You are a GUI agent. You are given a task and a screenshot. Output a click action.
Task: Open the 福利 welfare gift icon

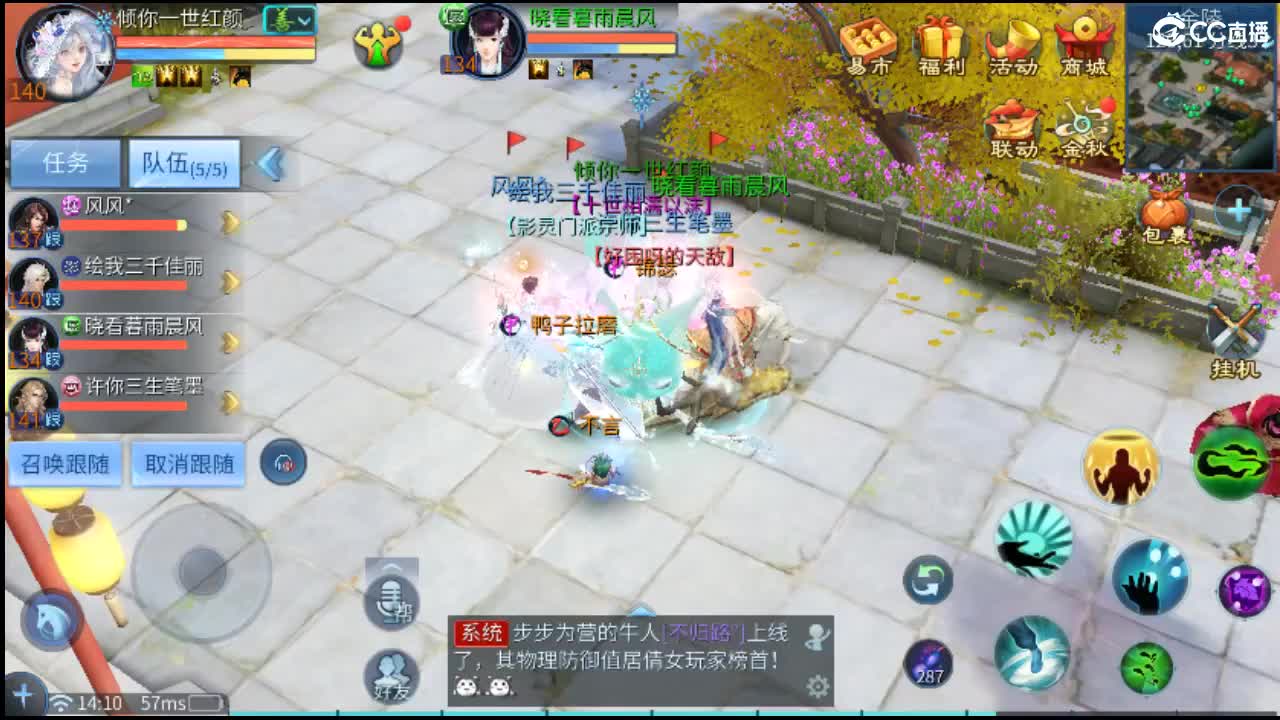pyautogui.click(x=938, y=40)
